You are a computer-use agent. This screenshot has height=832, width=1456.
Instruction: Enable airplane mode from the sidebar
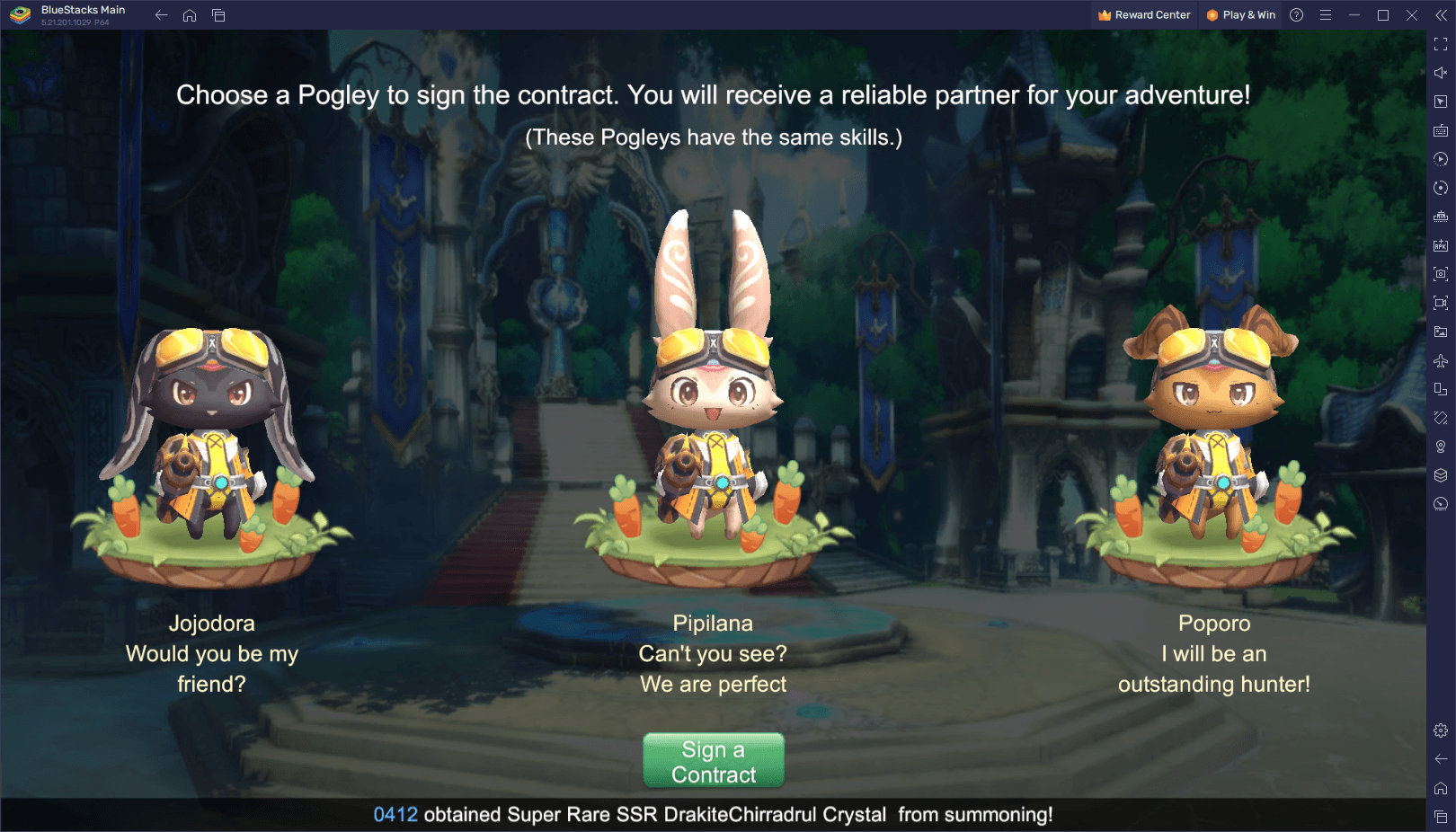(x=1440, y=360)
